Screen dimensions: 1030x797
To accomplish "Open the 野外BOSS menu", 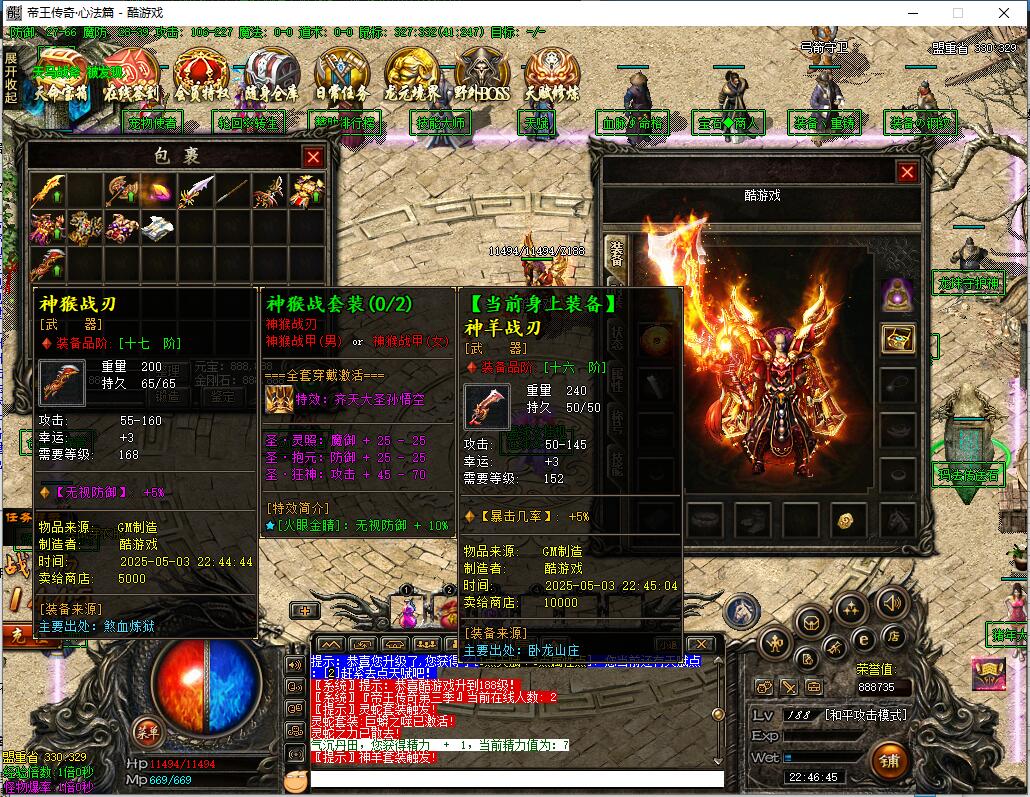I will click(x=482, y=78).
